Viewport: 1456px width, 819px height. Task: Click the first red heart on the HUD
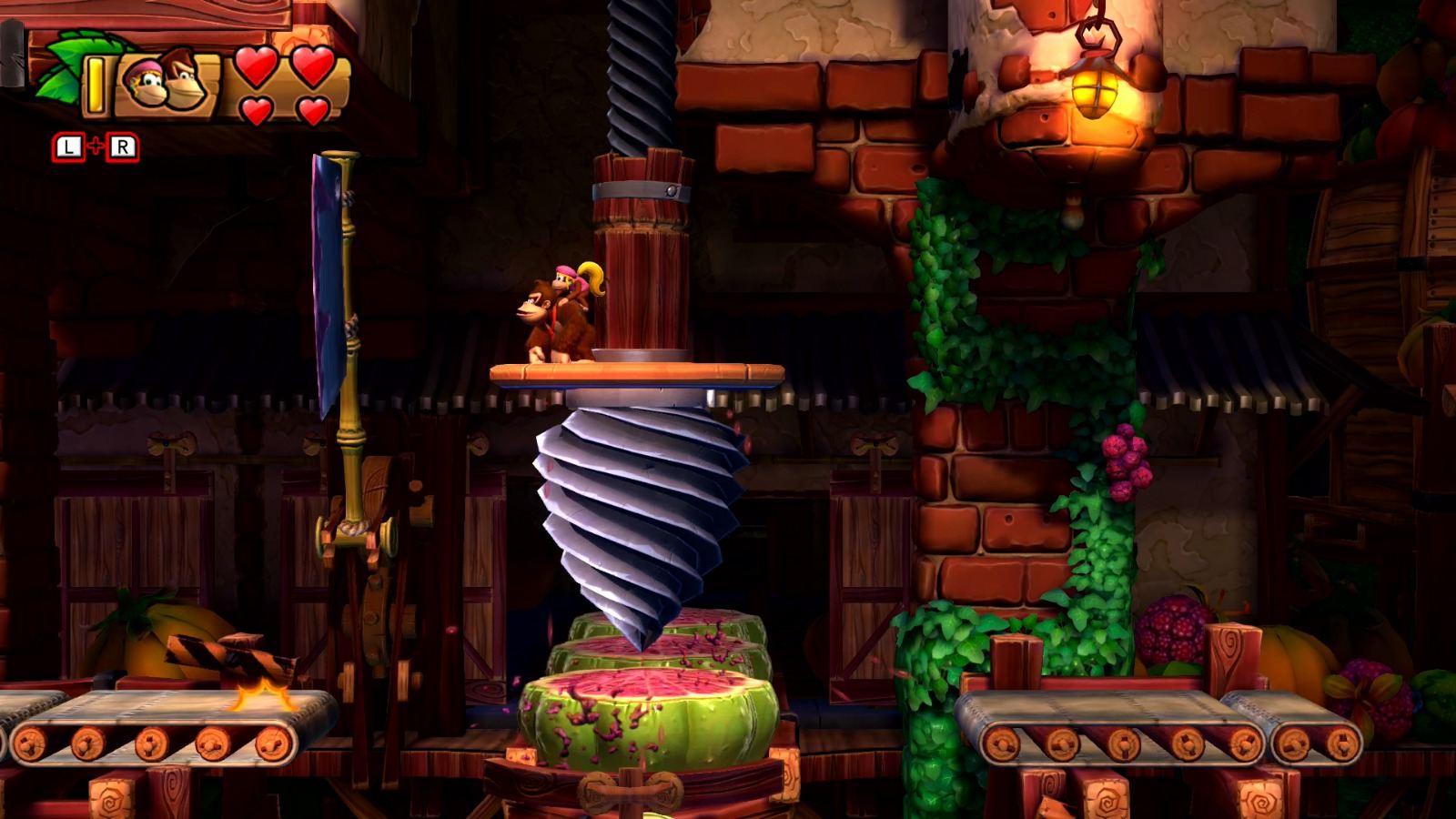pyautogui.click(x=255, y=68)
